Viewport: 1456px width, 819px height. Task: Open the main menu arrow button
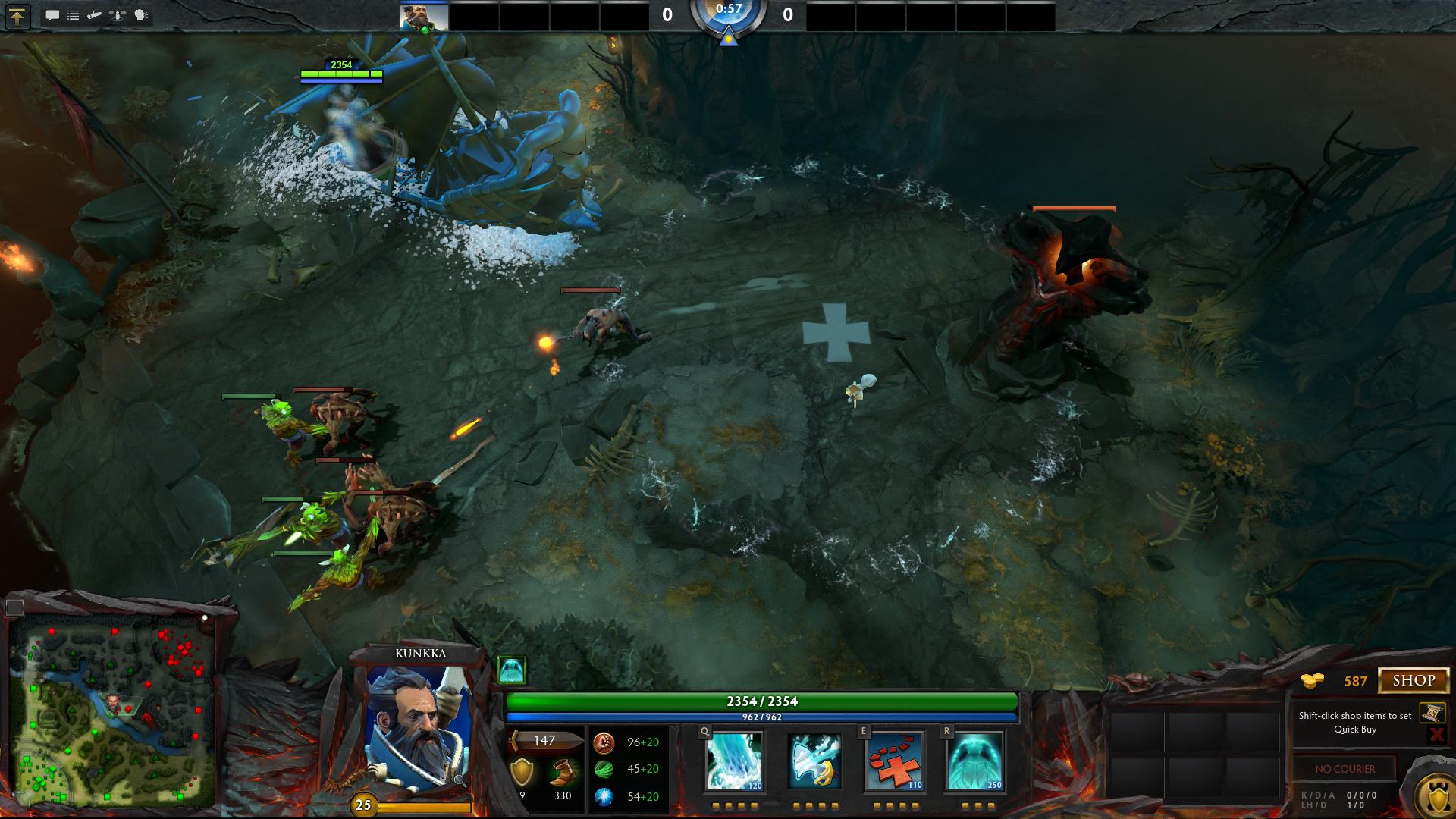(17, 16)
